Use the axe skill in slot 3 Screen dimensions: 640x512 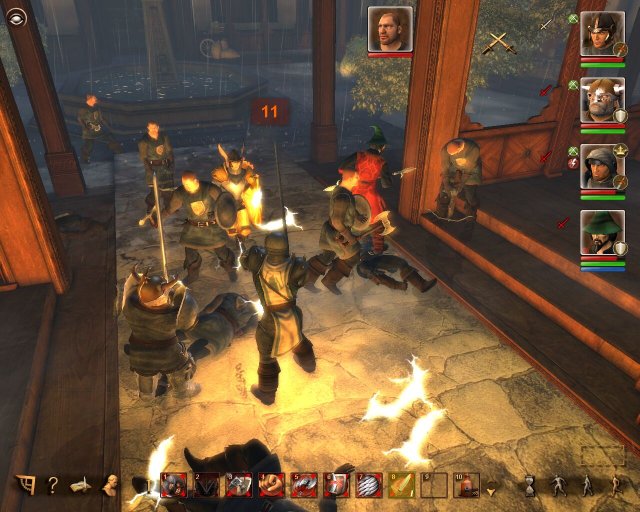239,485
